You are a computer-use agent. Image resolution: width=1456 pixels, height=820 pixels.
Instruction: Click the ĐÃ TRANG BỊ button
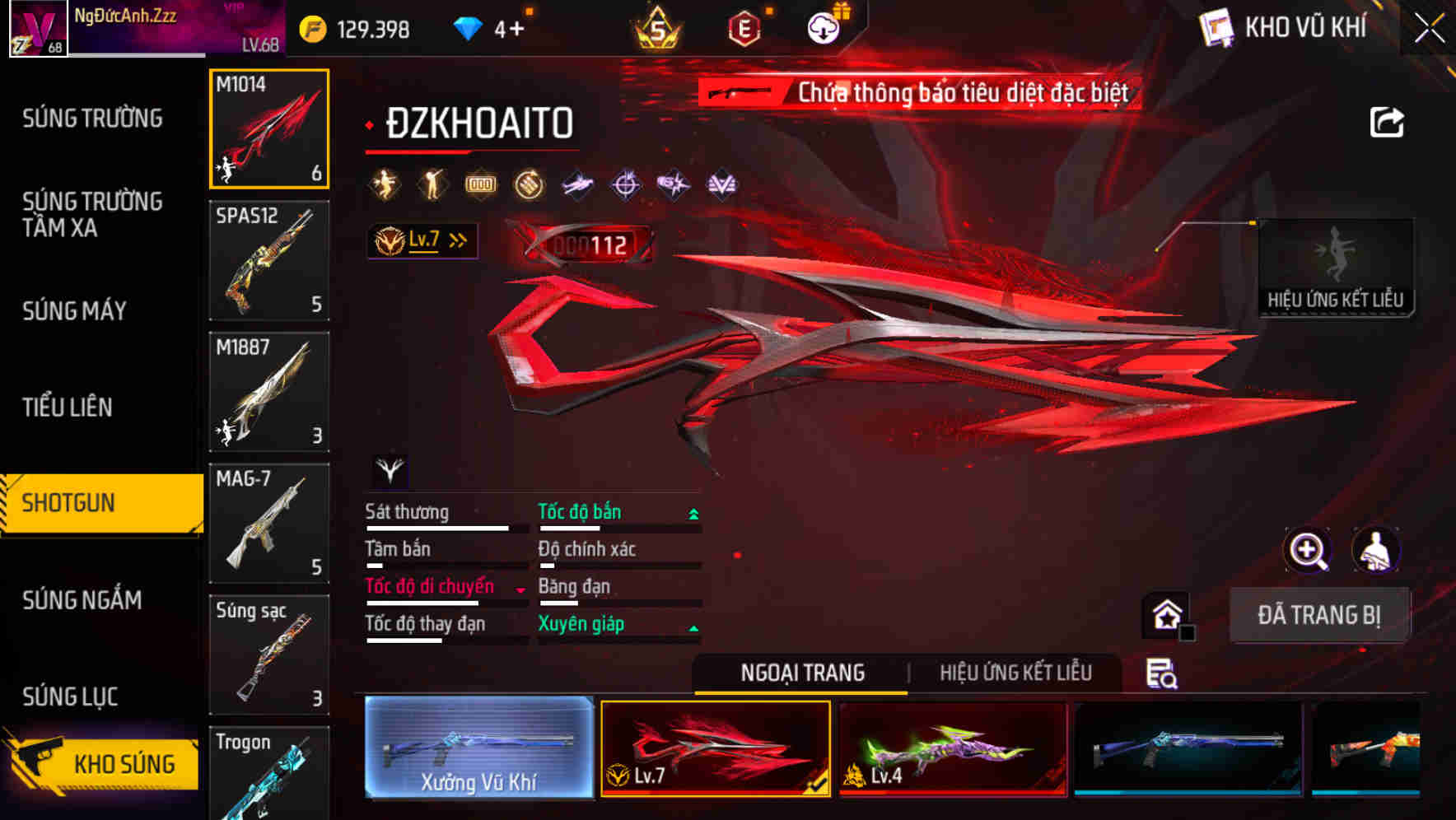tap(1319, 615)
